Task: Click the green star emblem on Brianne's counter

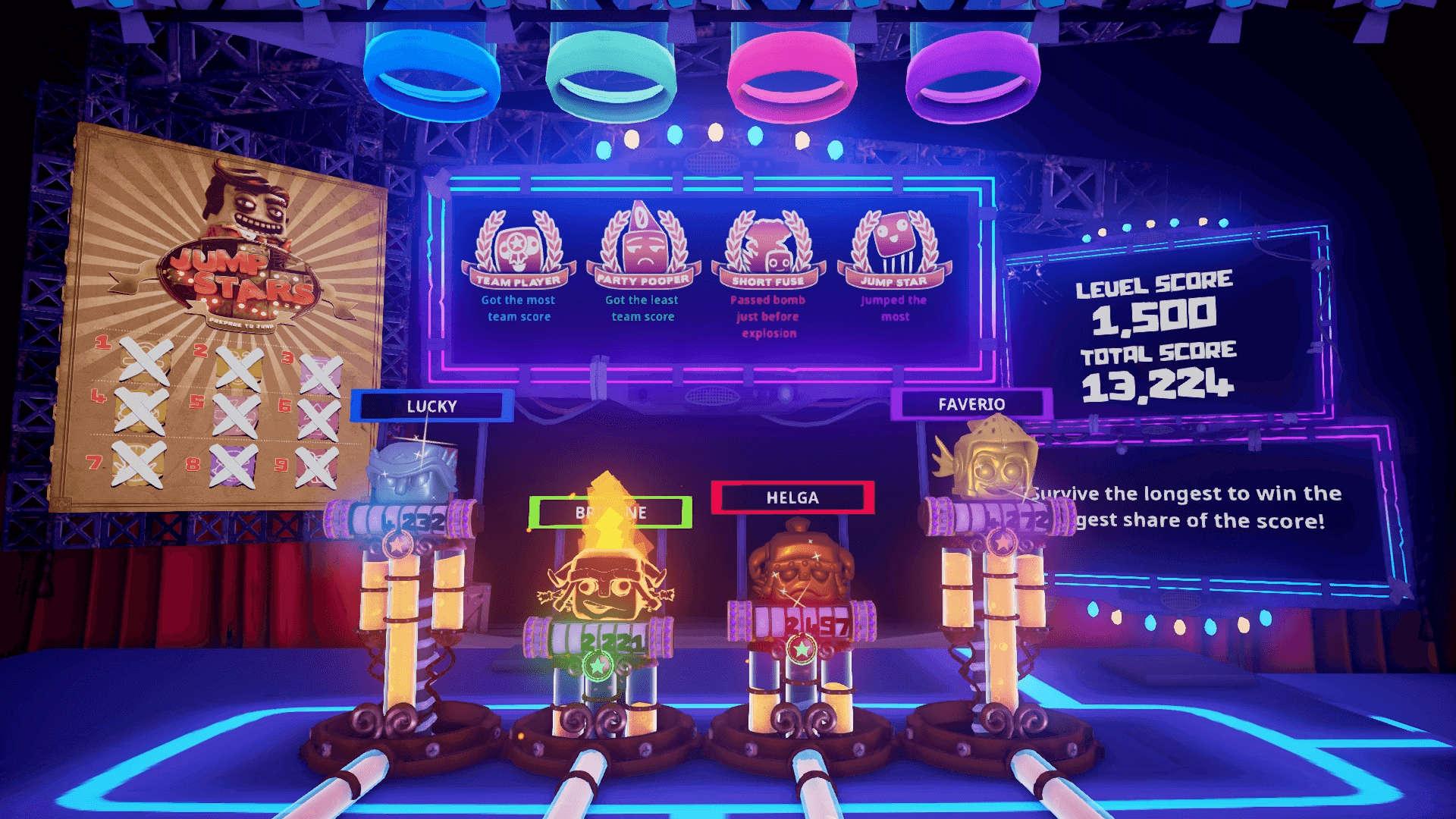Action: tap(599, 667)
